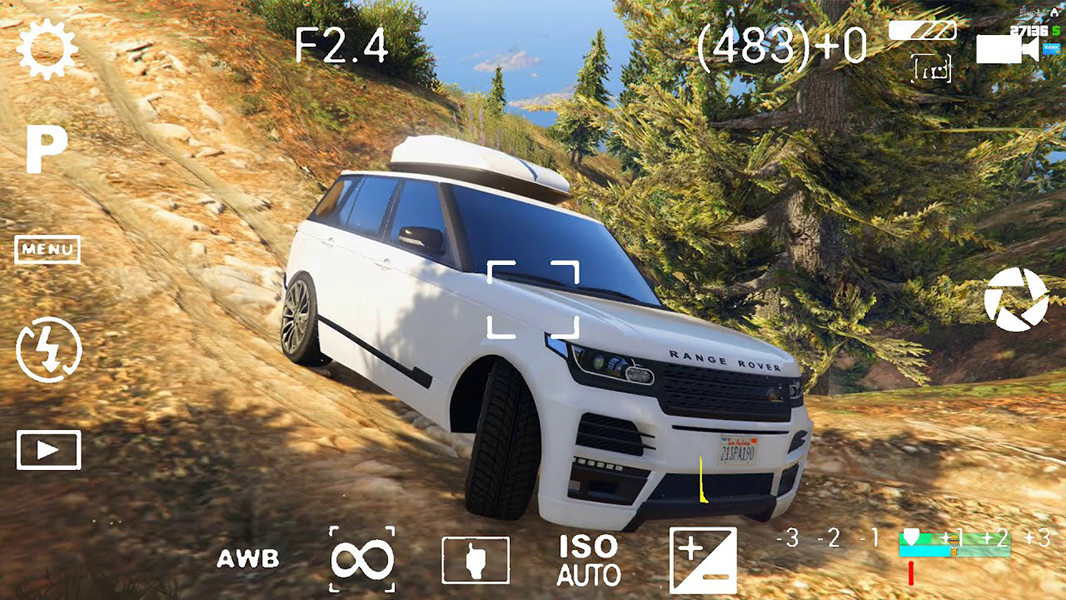Take a photo with the shutter button
Image resolution: width=1066 pixels, height=600 pixels.
1016,300
